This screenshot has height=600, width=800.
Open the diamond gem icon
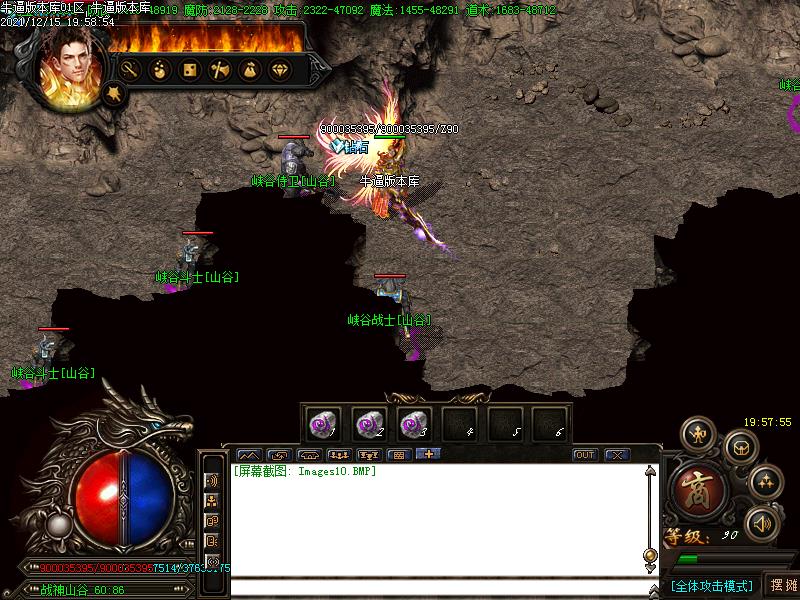(279, 70)
